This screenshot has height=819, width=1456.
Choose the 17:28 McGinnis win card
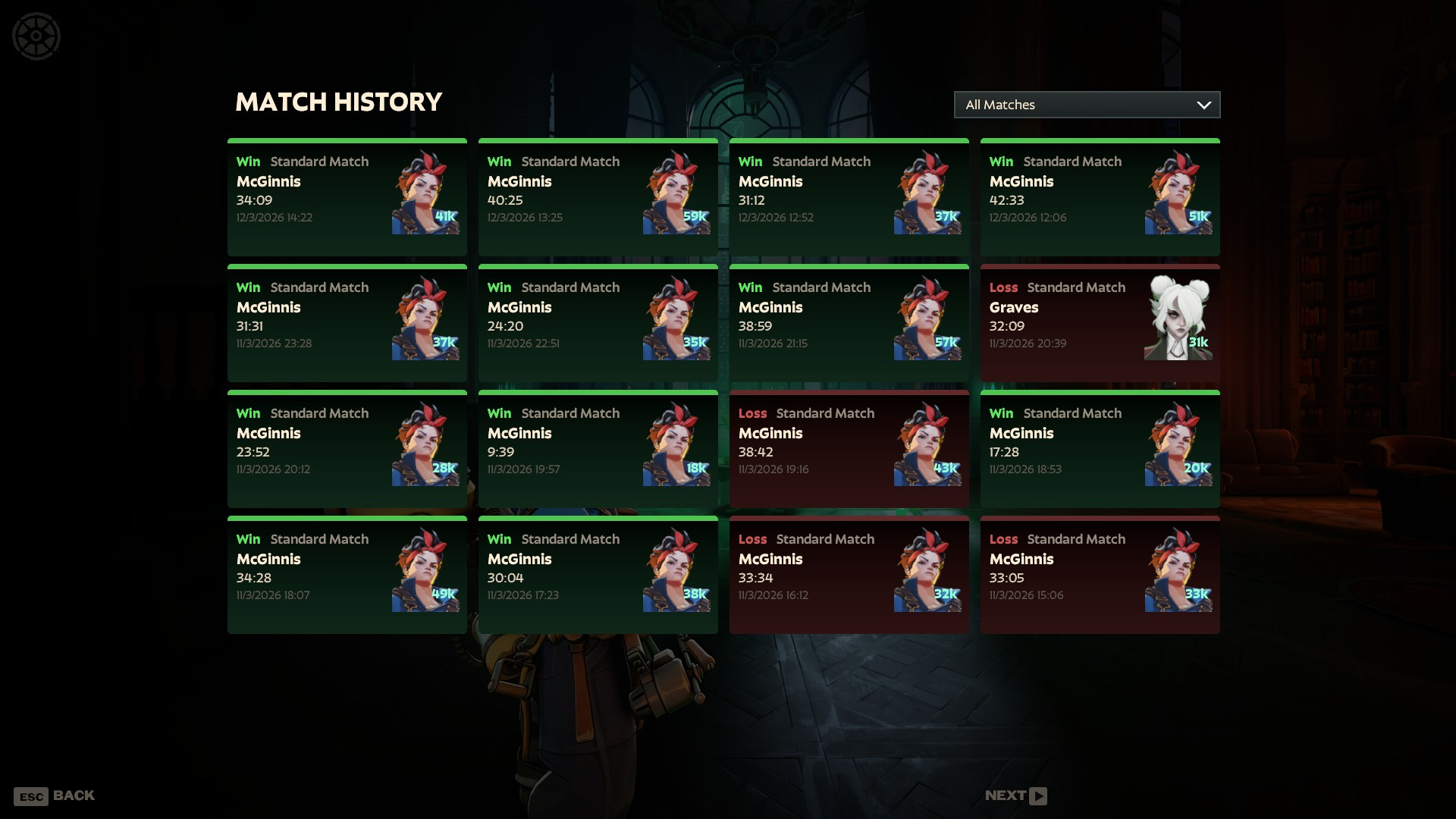pos(1100,449)
